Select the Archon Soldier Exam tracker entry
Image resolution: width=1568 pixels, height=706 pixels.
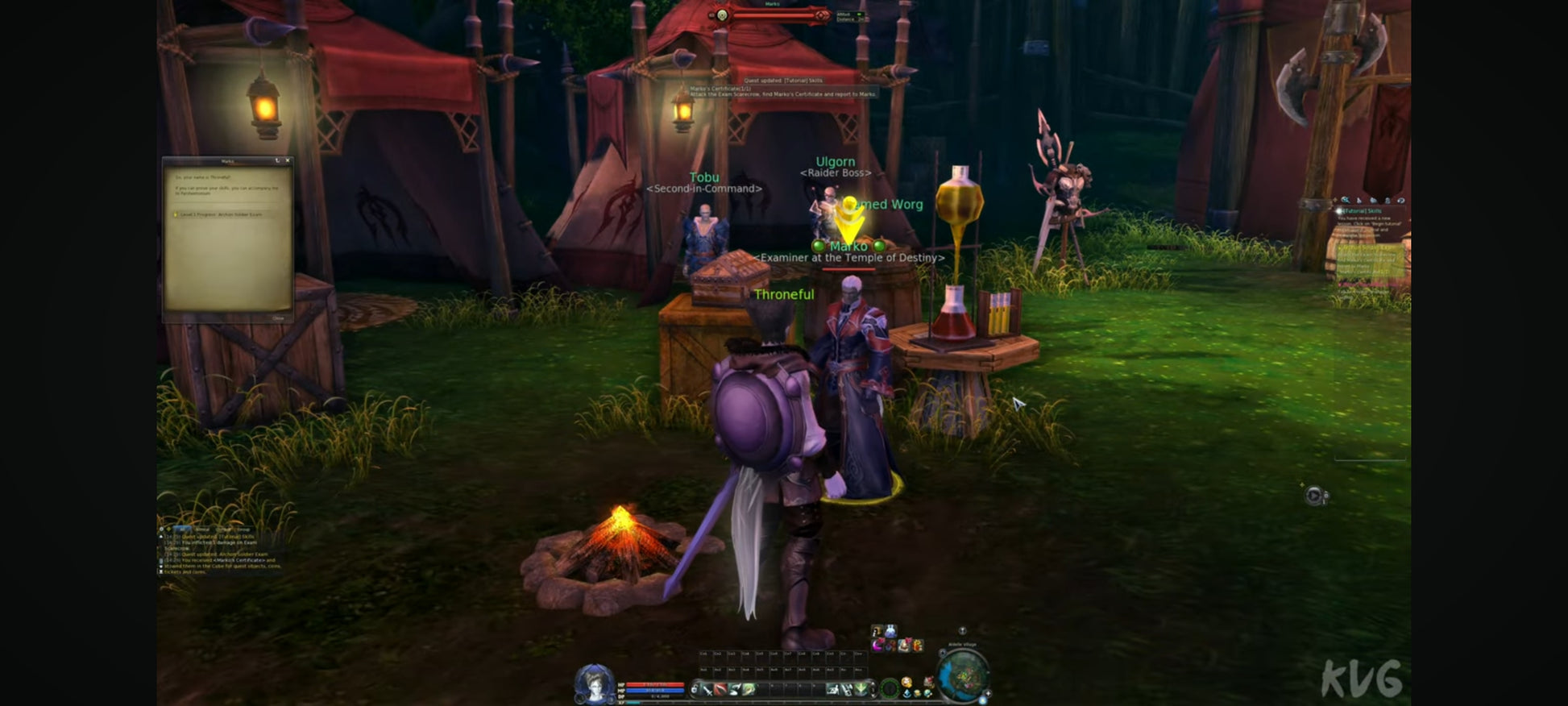click(x=1368, y=249)
